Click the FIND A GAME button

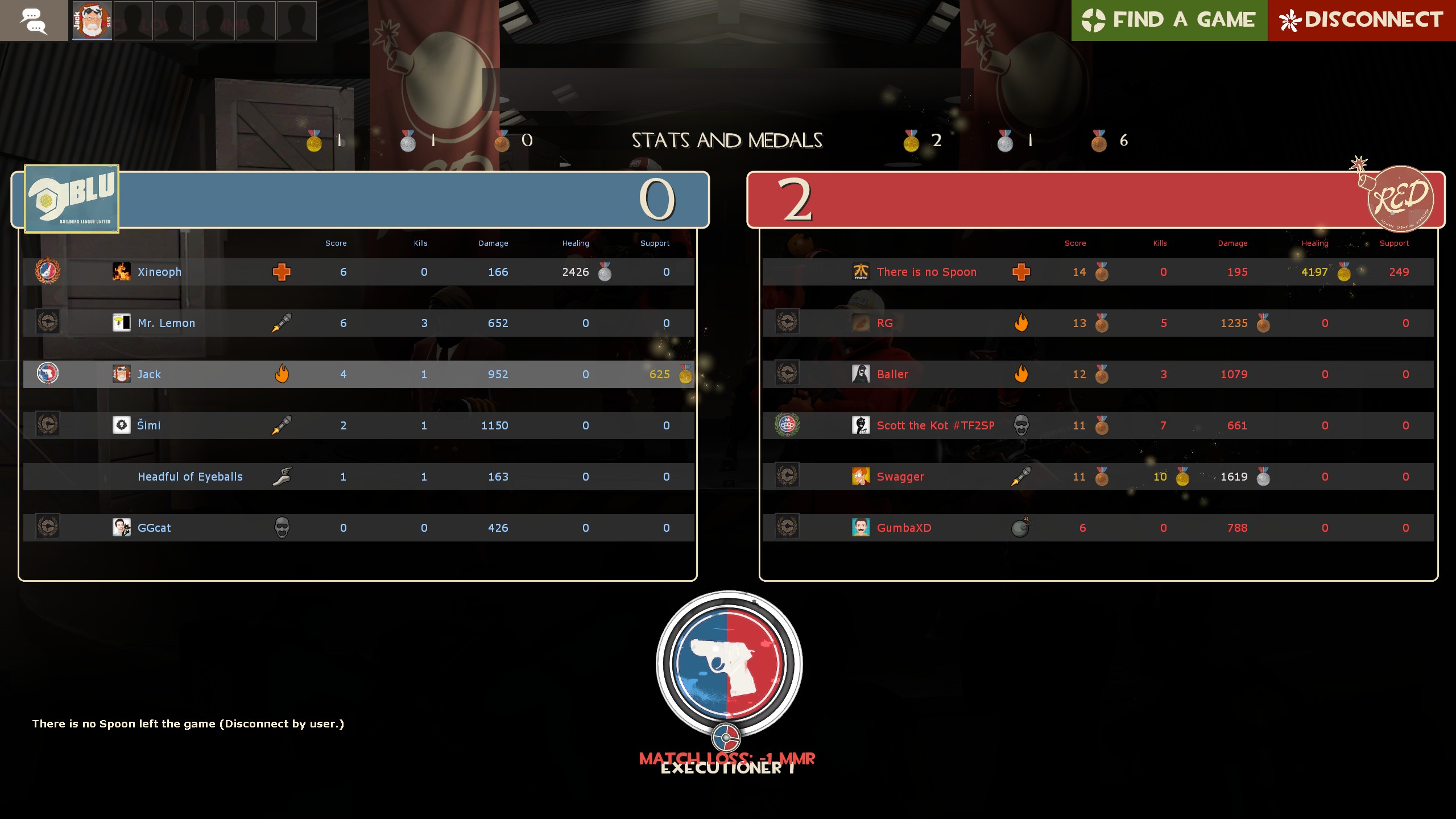coord(1169,20)
